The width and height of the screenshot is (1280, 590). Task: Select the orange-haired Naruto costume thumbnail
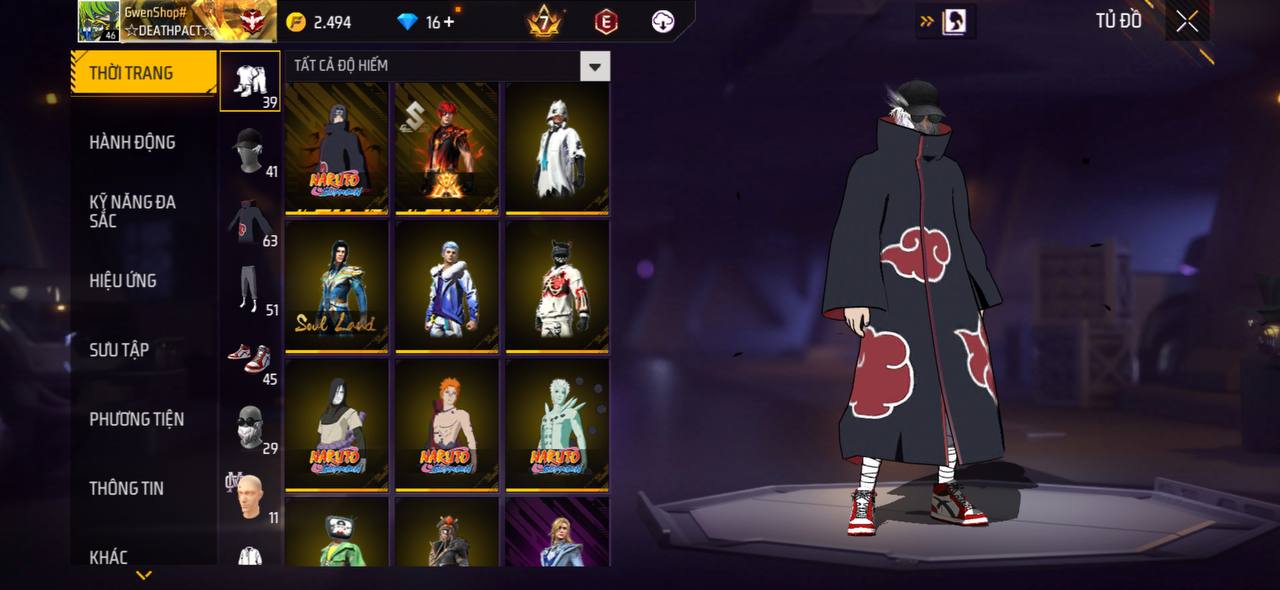coord(447,425)
